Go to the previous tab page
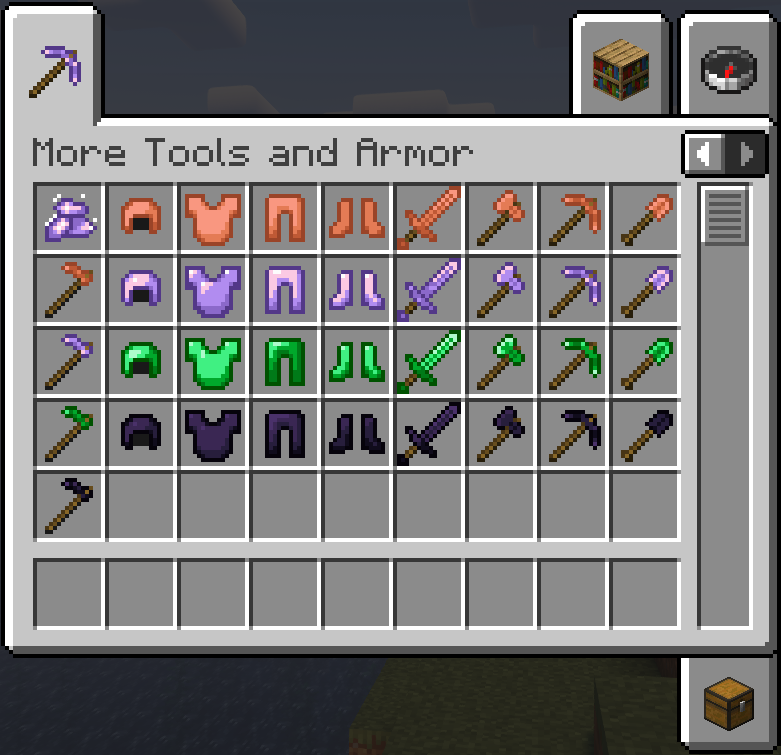781x755 pixels. point(707,154)
